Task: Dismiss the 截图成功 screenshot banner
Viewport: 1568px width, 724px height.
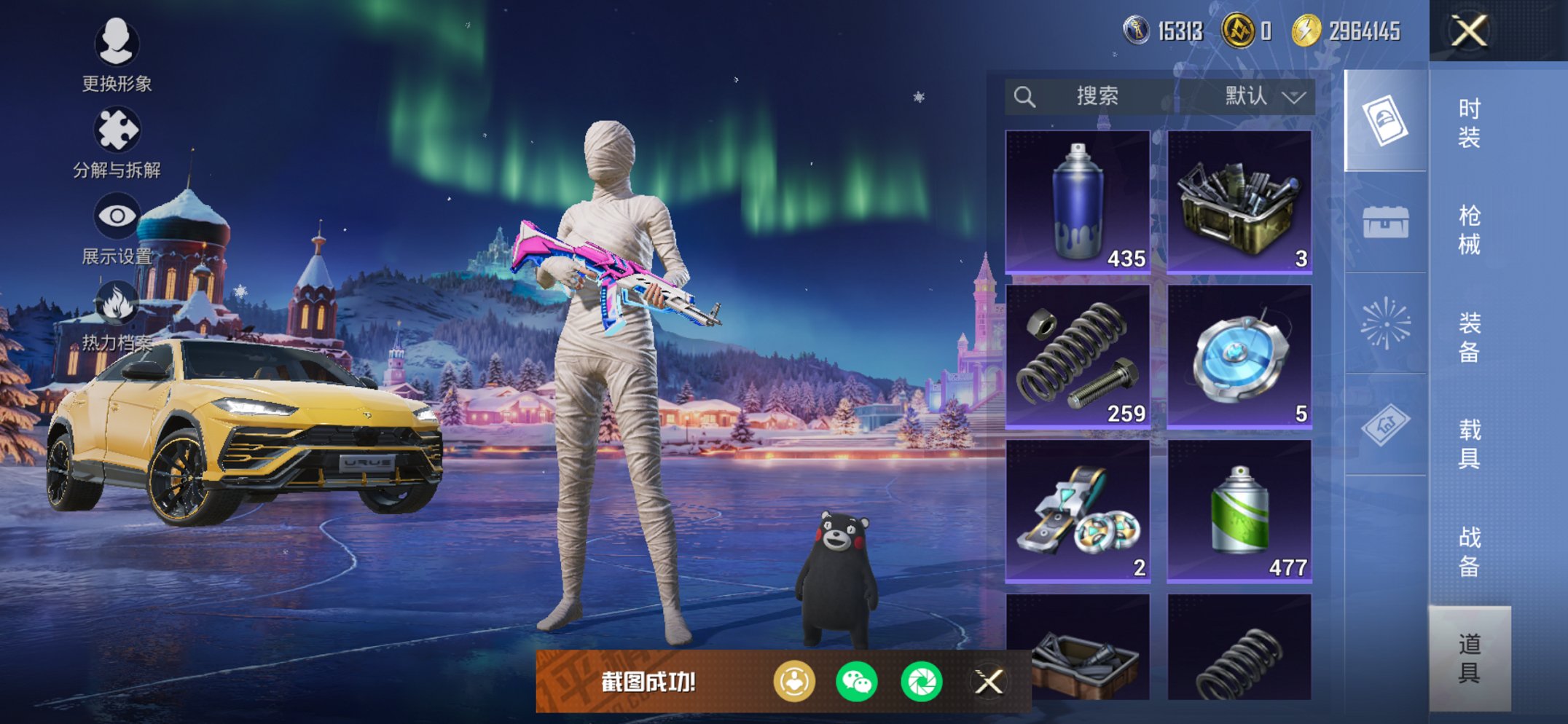Action: 989,682
